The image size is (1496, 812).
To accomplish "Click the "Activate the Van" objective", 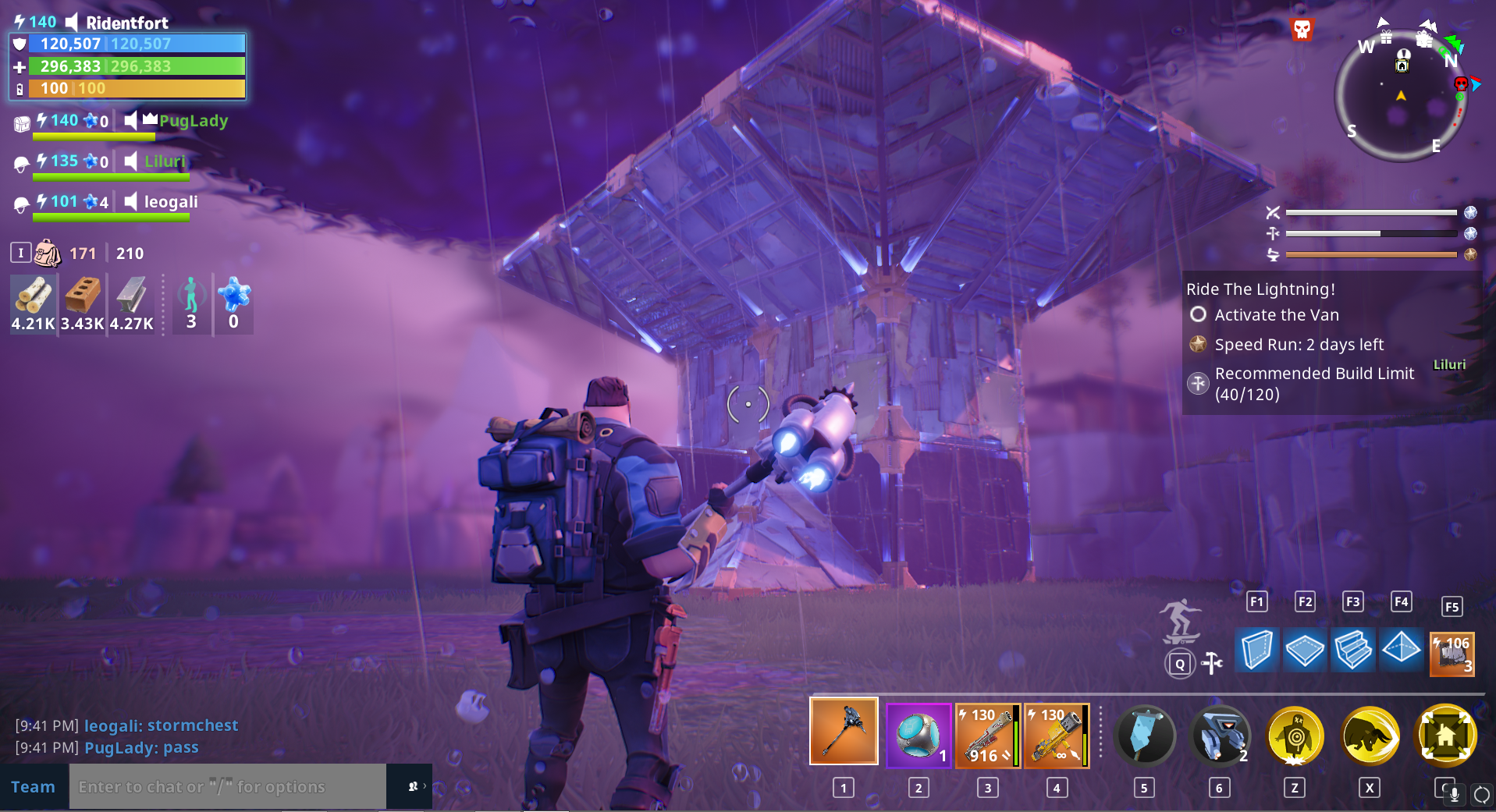I will [x=1276, y=314].
